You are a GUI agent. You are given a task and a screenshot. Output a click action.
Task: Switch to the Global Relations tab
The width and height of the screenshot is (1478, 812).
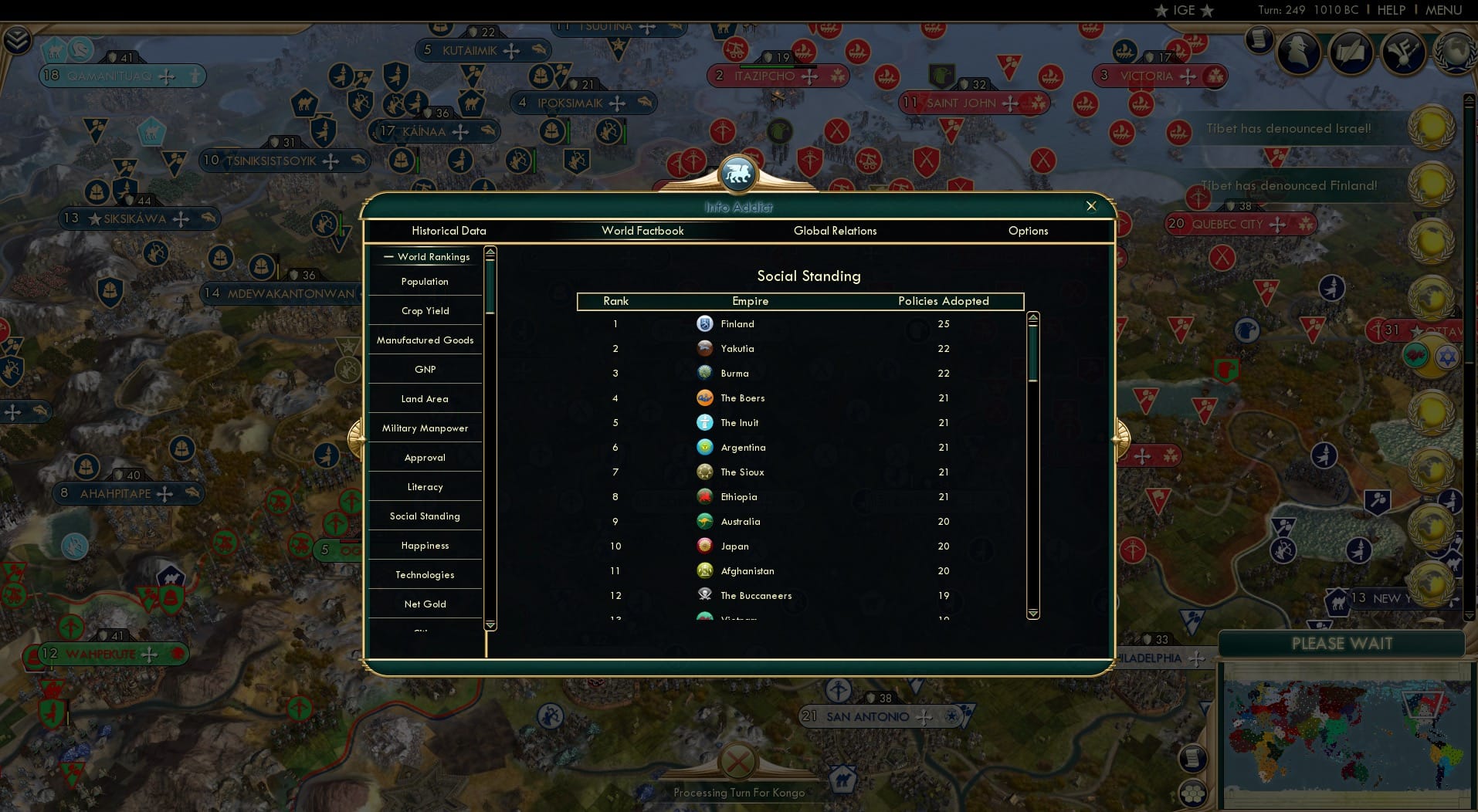click(835, 231)
